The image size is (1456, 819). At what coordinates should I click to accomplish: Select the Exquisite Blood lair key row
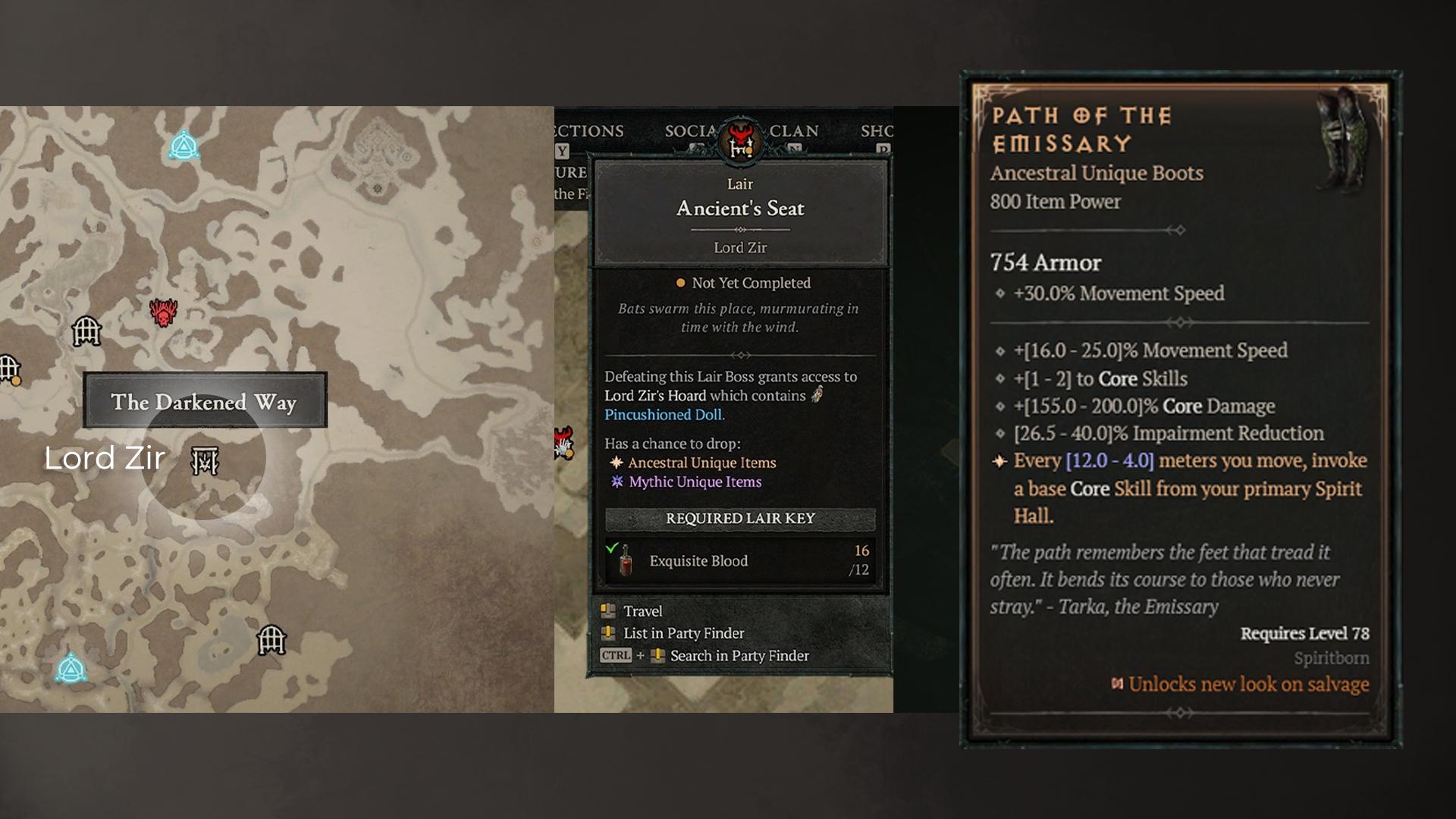coord(739,560)
